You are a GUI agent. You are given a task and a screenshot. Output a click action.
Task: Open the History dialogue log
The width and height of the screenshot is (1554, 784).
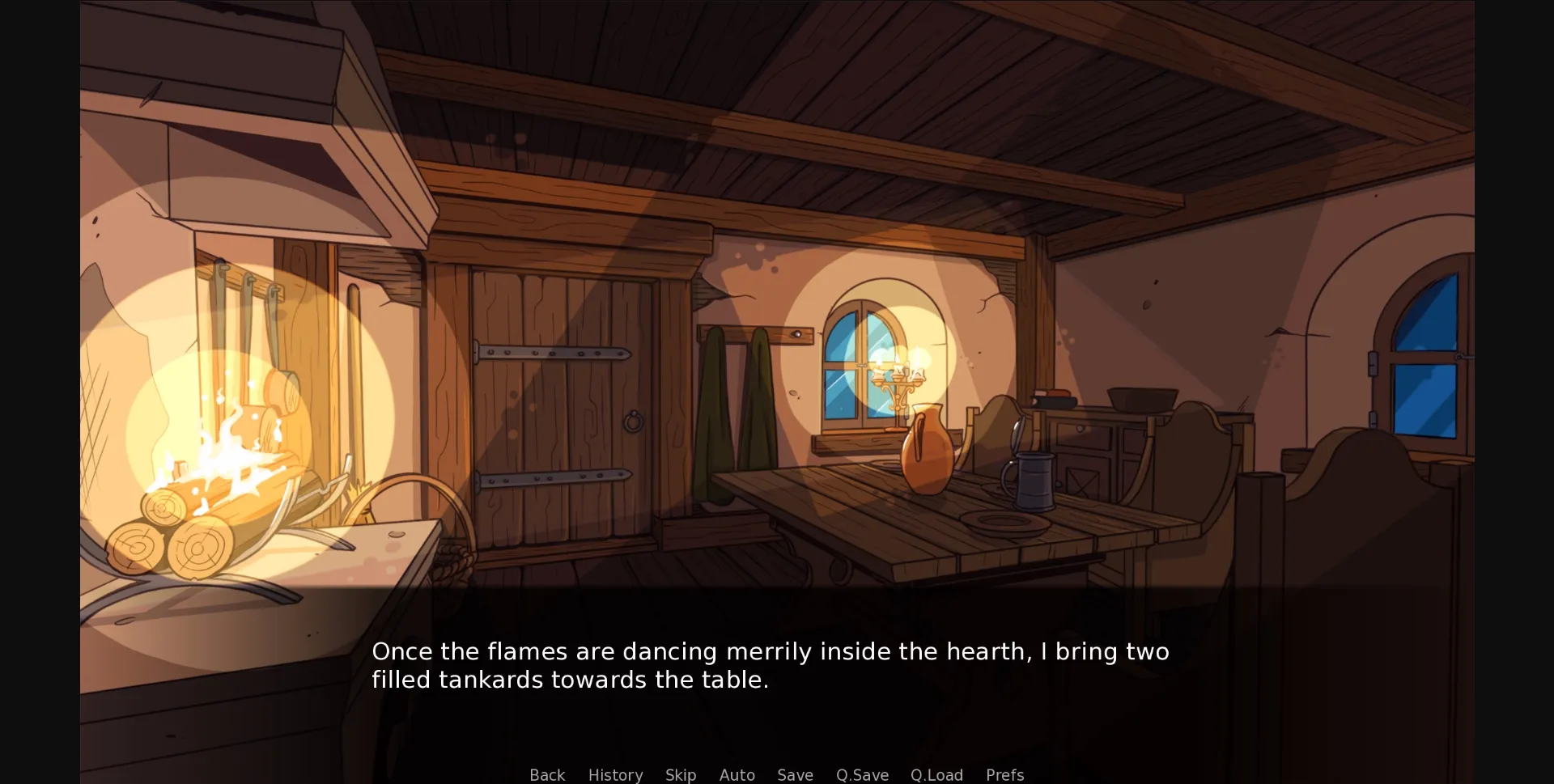pyautogui.click(x=615, y=774)
